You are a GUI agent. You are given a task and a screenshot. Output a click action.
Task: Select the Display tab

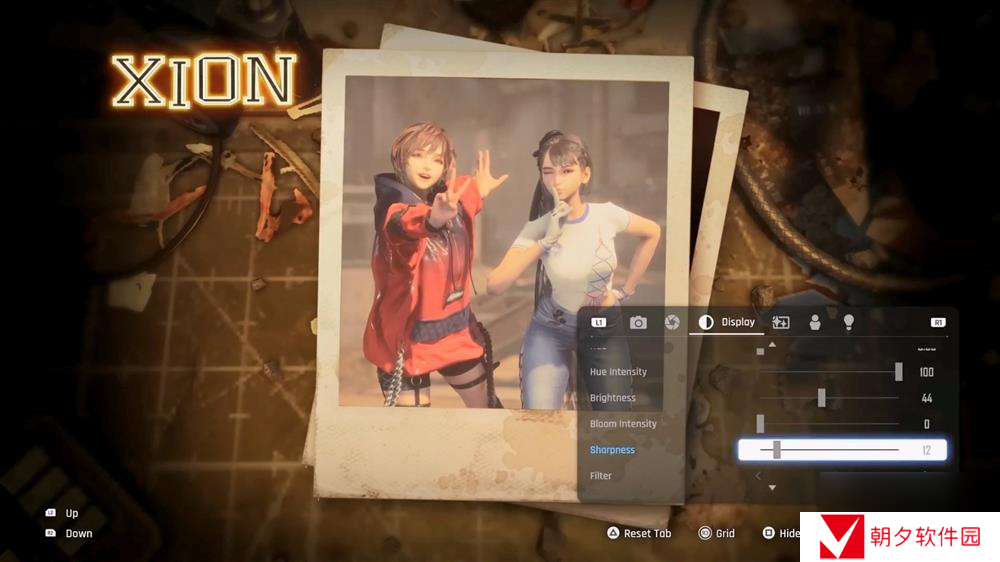pyautogui.click(x=728, y=322)
